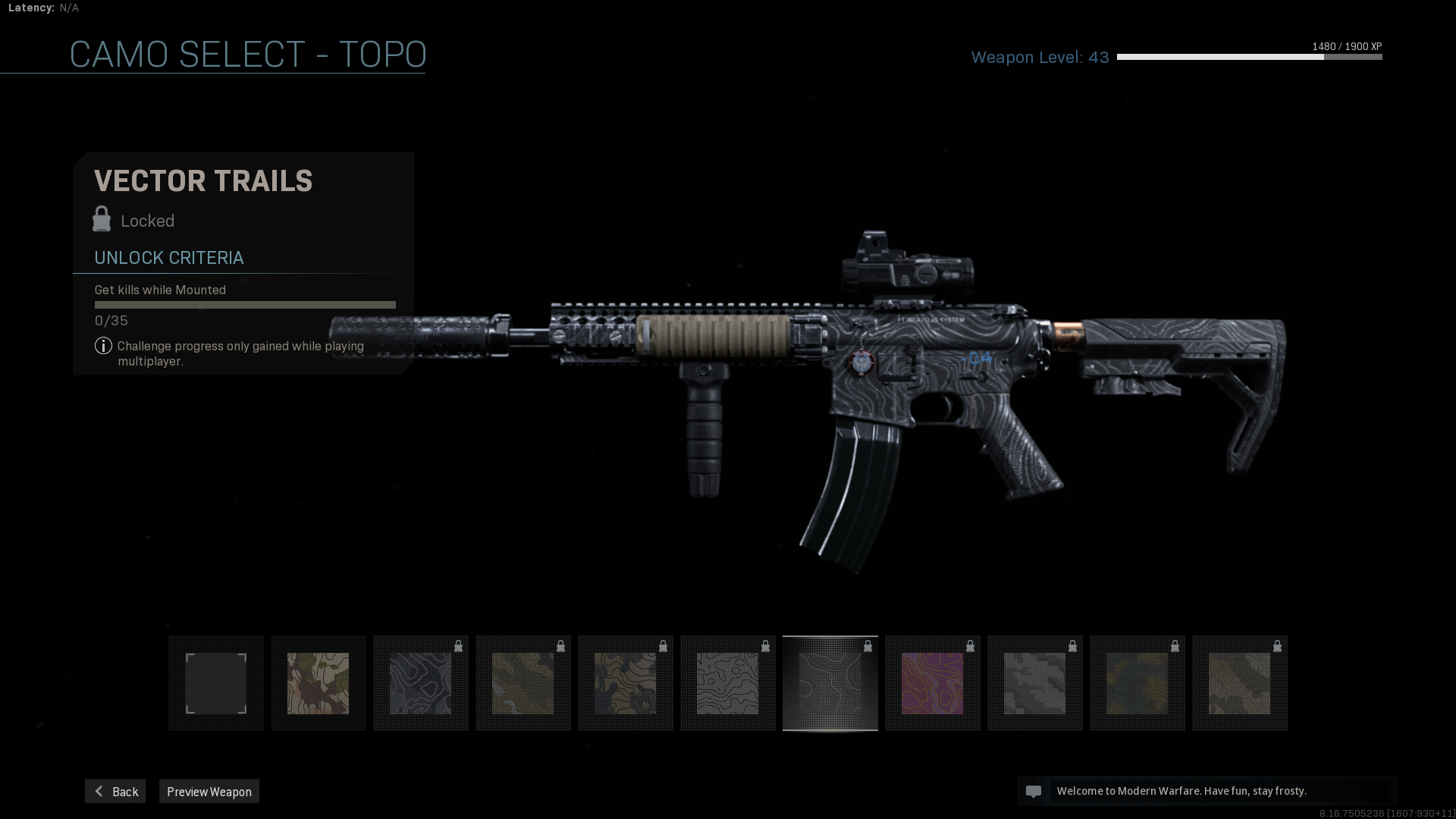Click the Preview Weapon button
Viewport: 1456px width, 819px height.
(209, 791)
